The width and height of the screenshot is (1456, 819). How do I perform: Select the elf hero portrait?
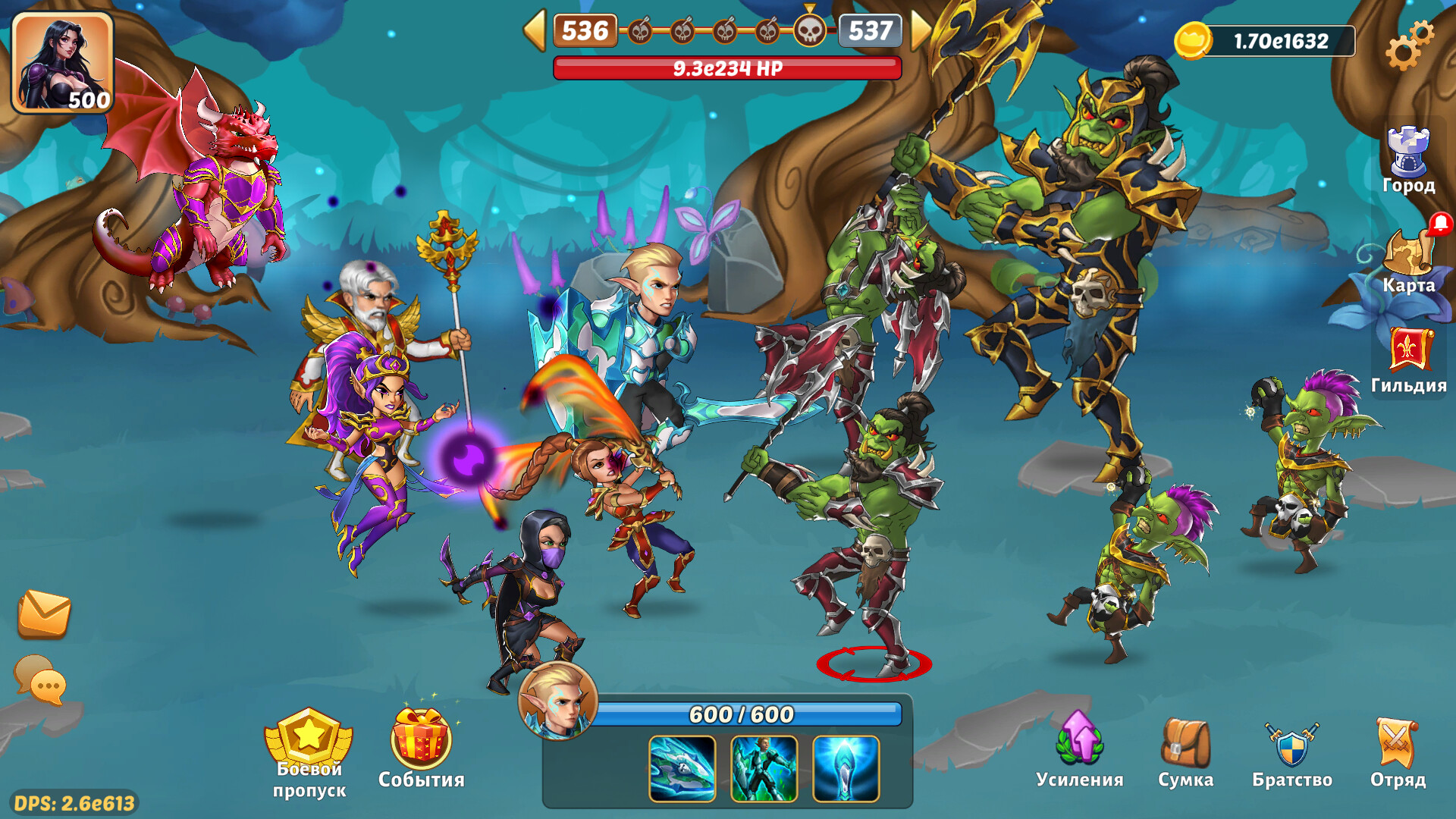(558, 701)
